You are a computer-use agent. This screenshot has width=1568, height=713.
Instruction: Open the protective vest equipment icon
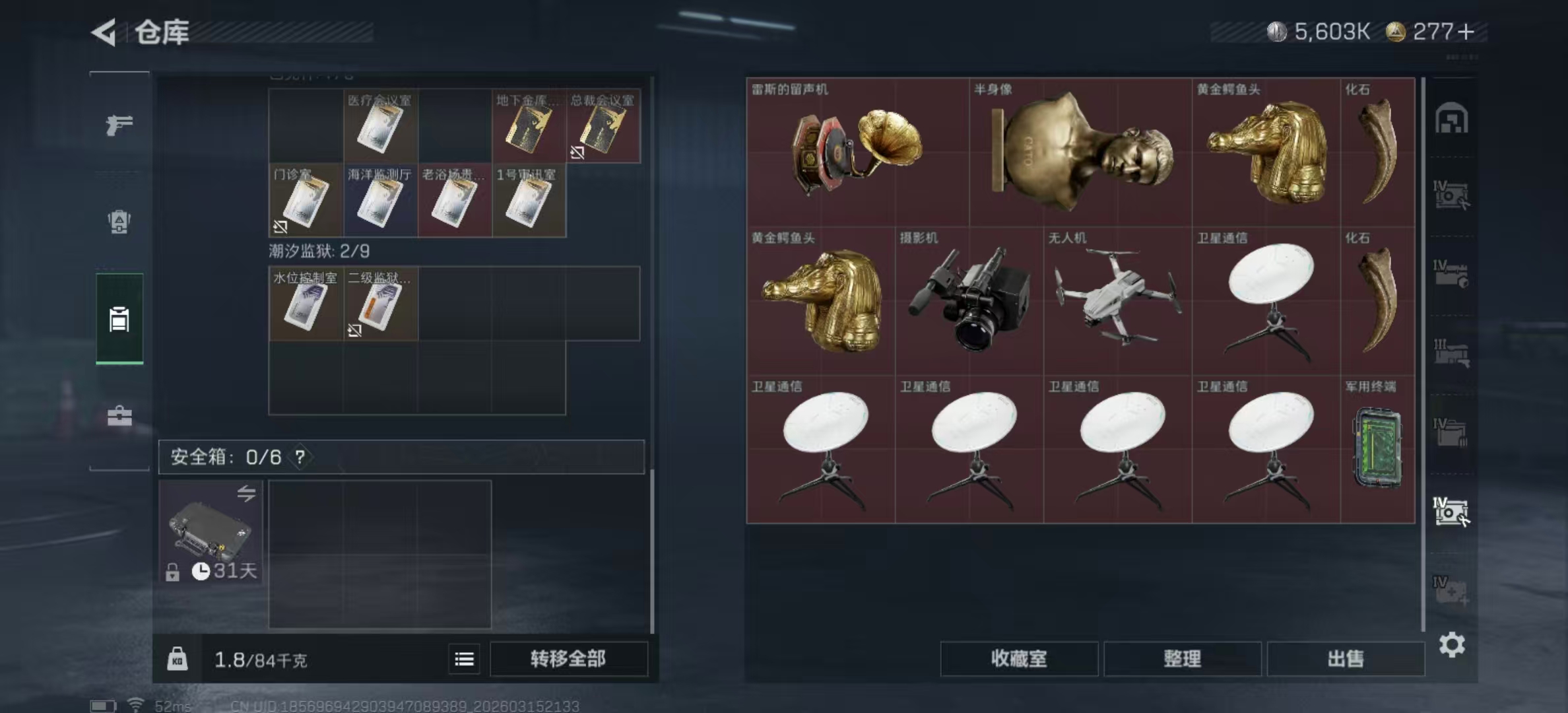[x=119, y=222]
